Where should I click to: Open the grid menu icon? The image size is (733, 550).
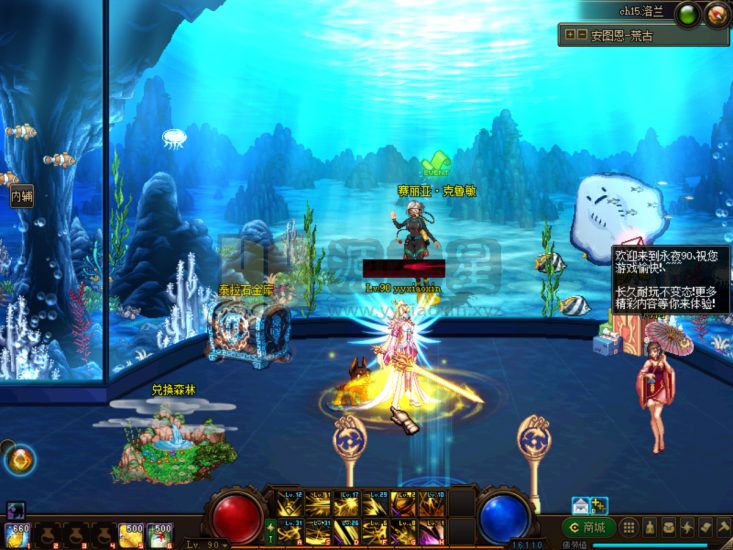629,527
